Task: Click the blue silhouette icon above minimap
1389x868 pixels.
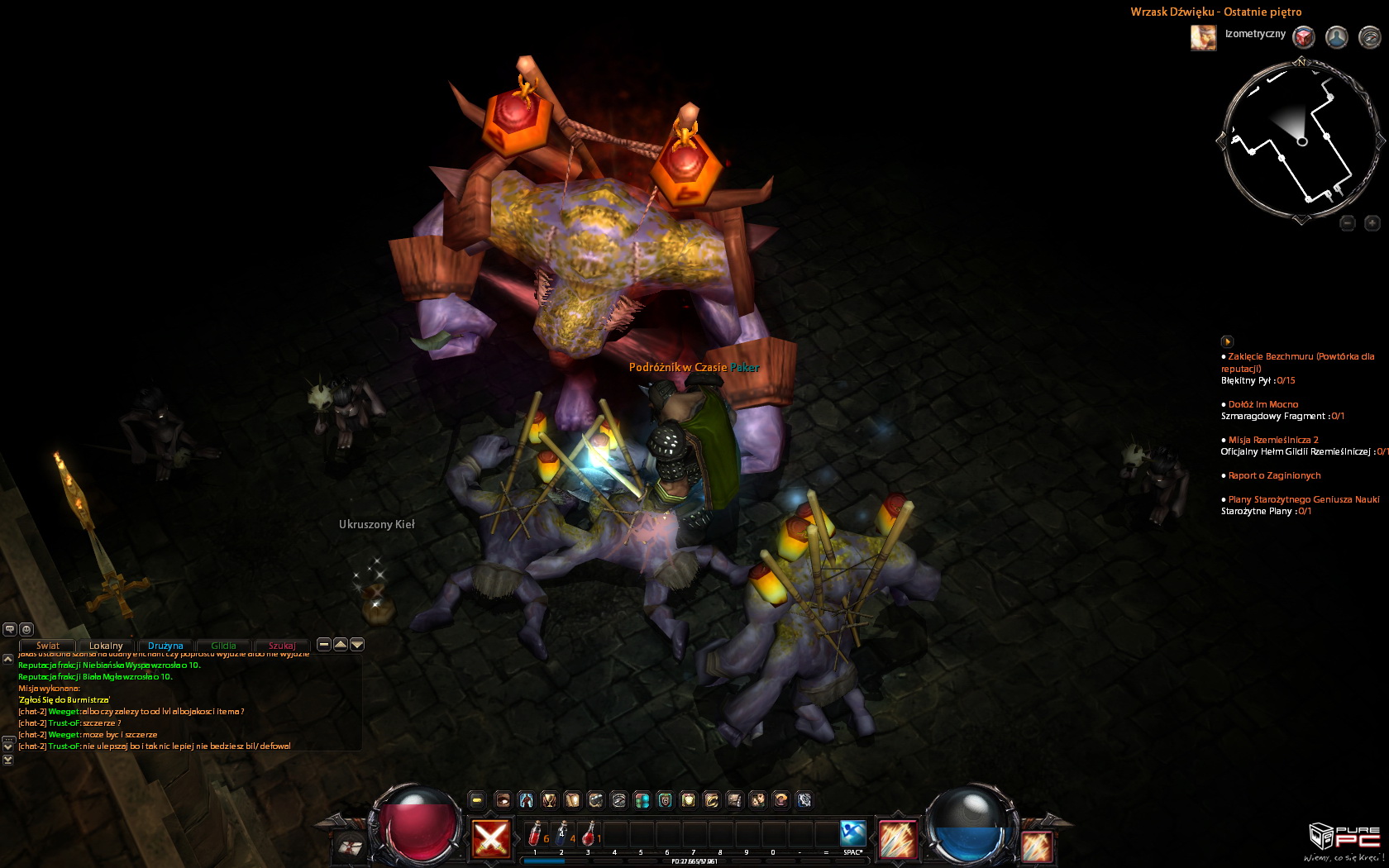Action: (1336, 37)
